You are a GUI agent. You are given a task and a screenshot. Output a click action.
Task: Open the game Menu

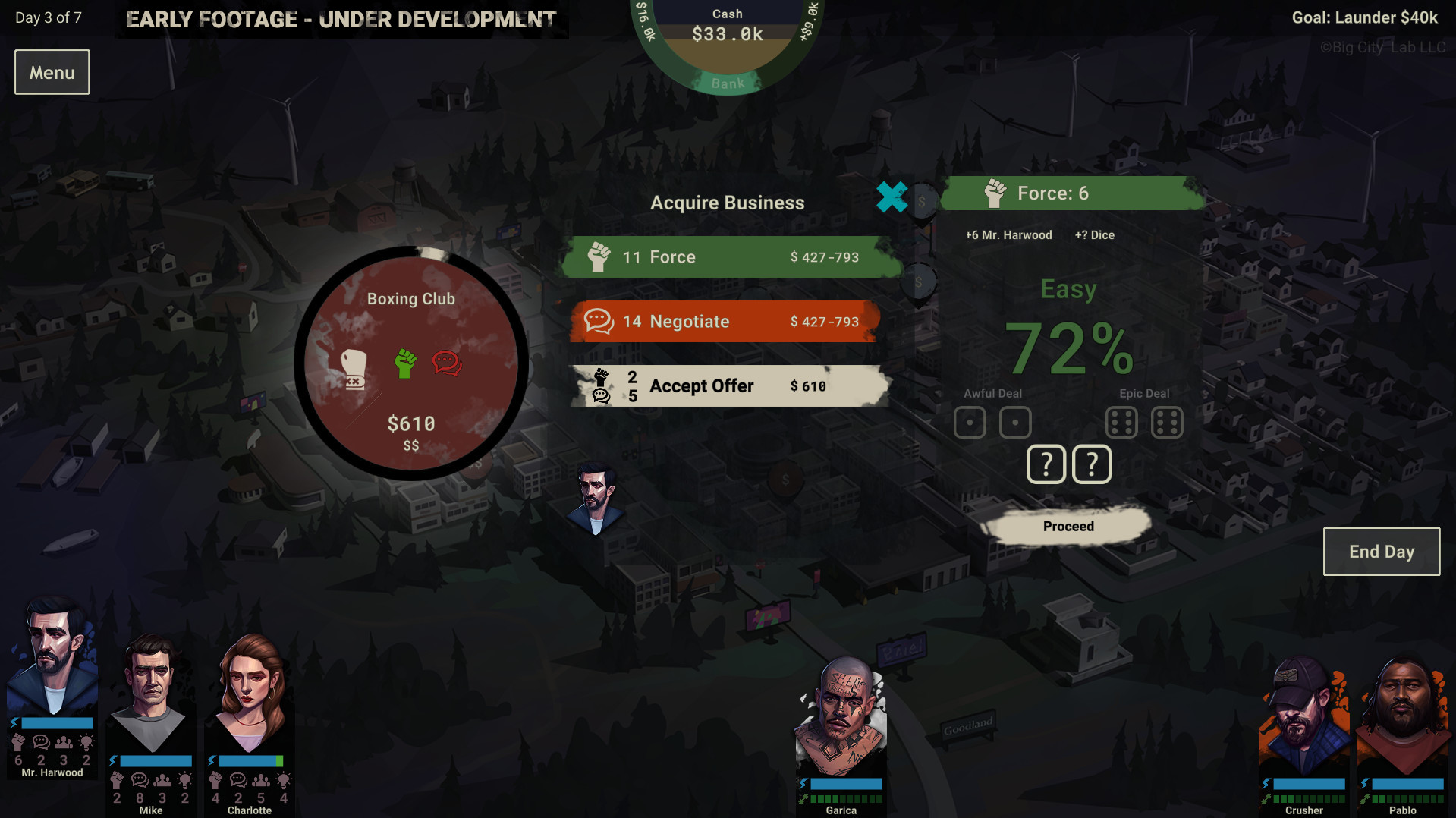coord(52,71)
